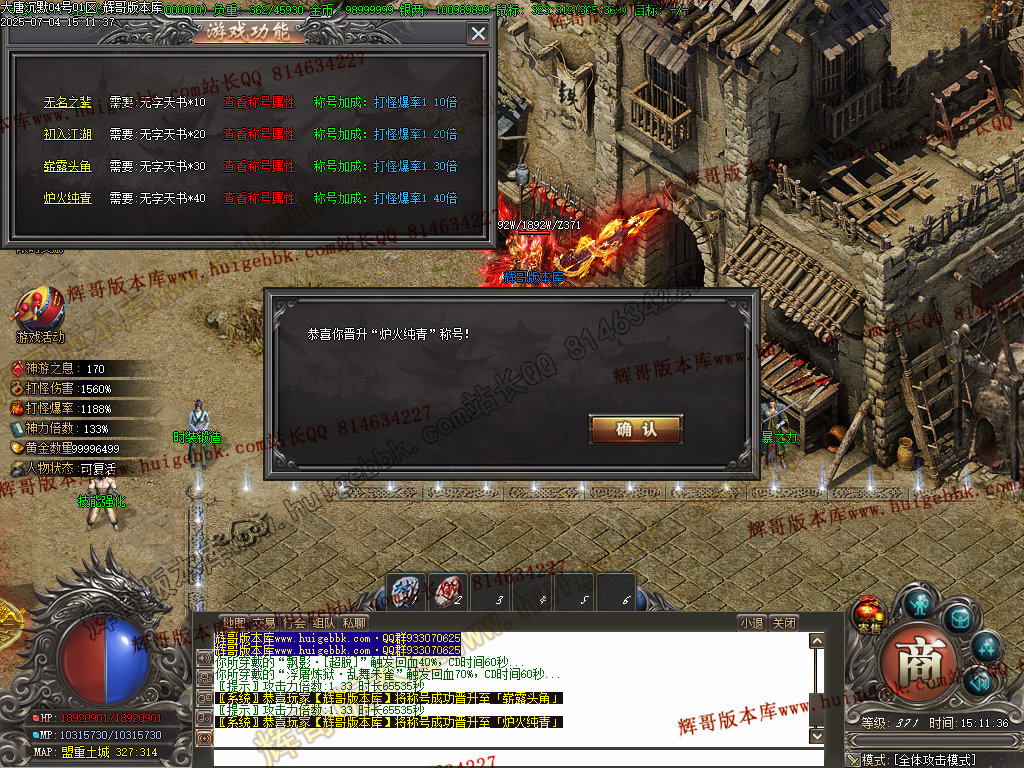Close the 游戏功能 window
1024x768 pixels.
(478, 33)
